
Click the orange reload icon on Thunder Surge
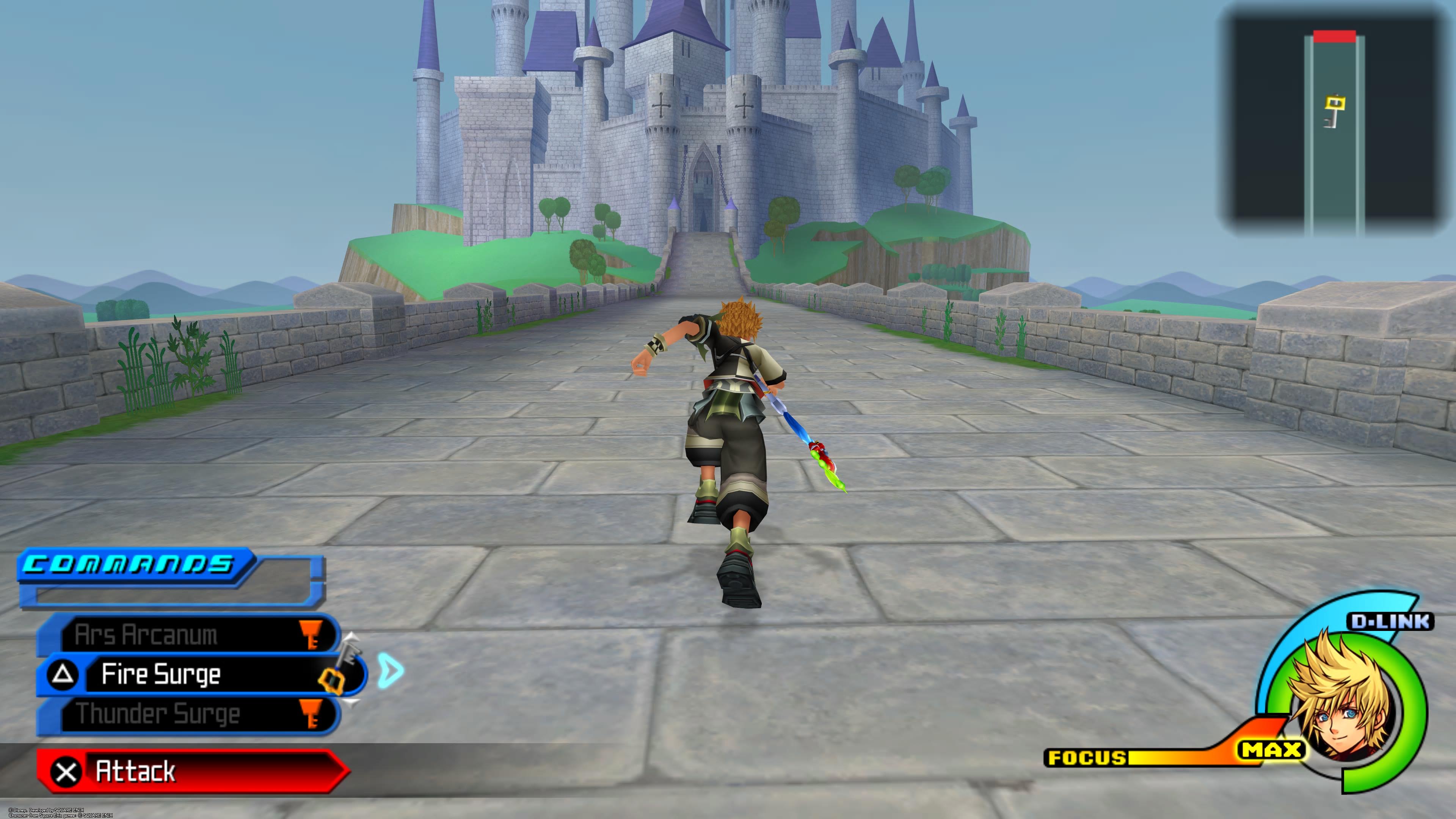310,713
